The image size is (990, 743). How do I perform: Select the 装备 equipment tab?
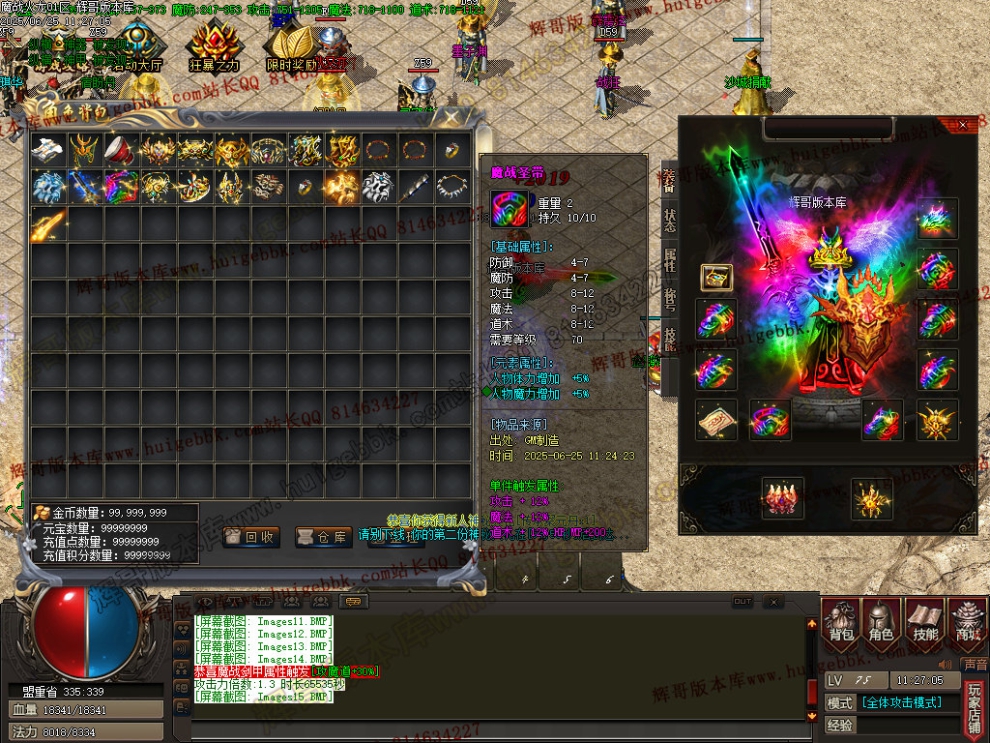click(669, 182)
